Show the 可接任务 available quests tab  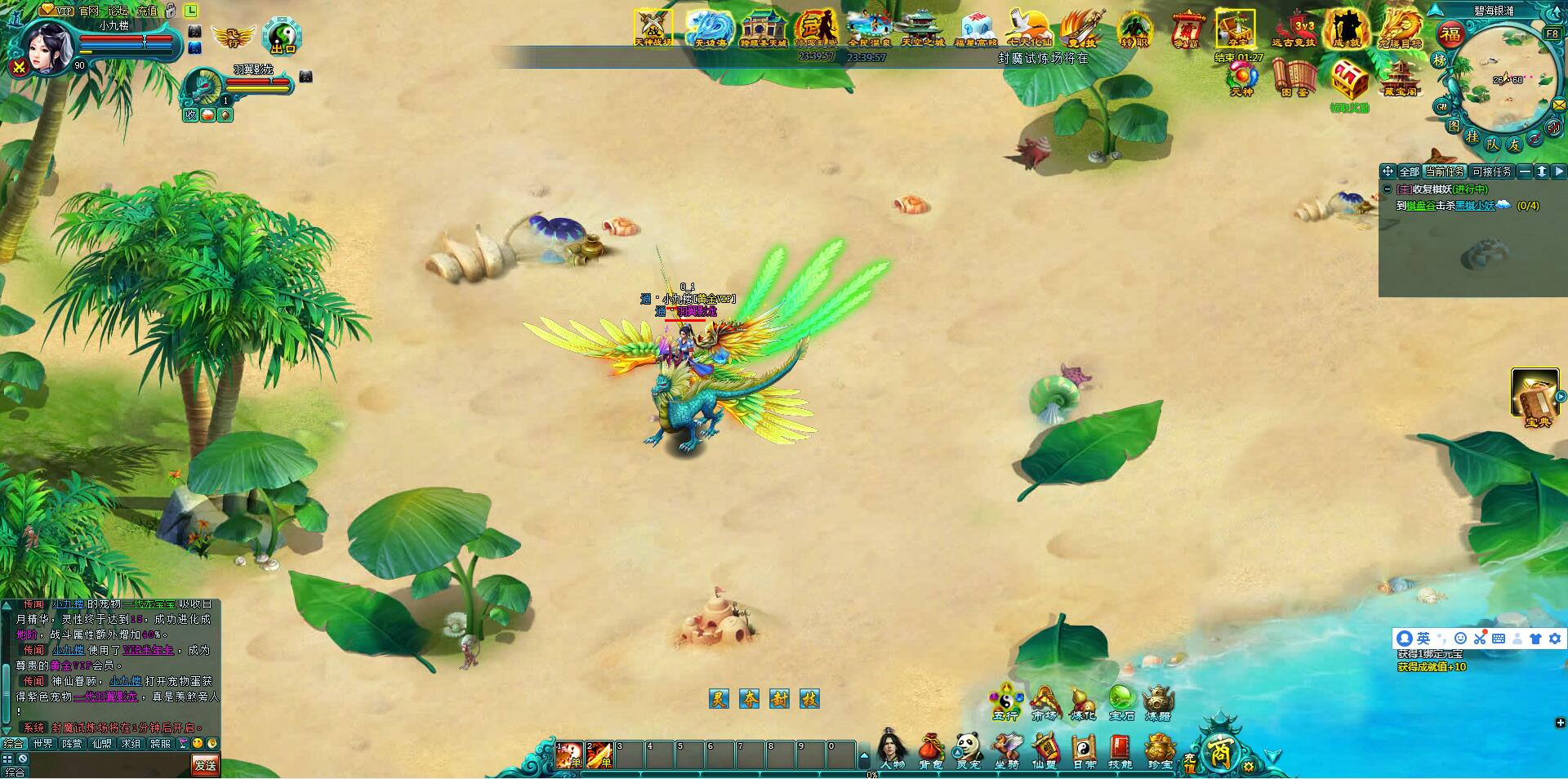[x=1491, y=171]
